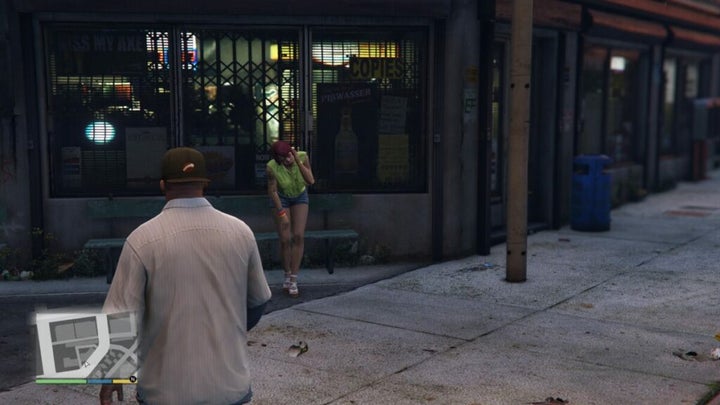Click the minimap in the corner

pyautogui.click(x=86, y=343)
